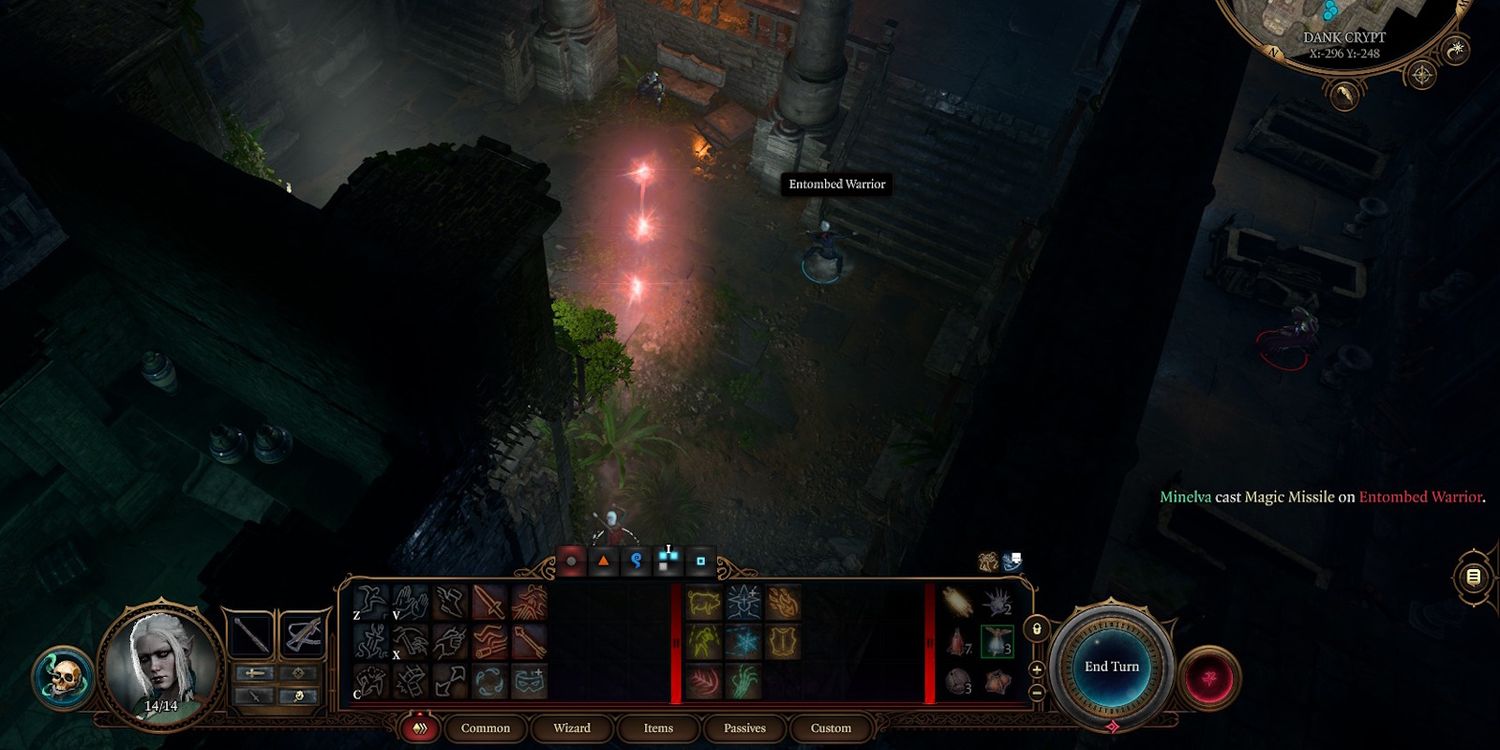Cast the green spectral hand spell
The image size is (1500, 750).
tap(743, 681)
